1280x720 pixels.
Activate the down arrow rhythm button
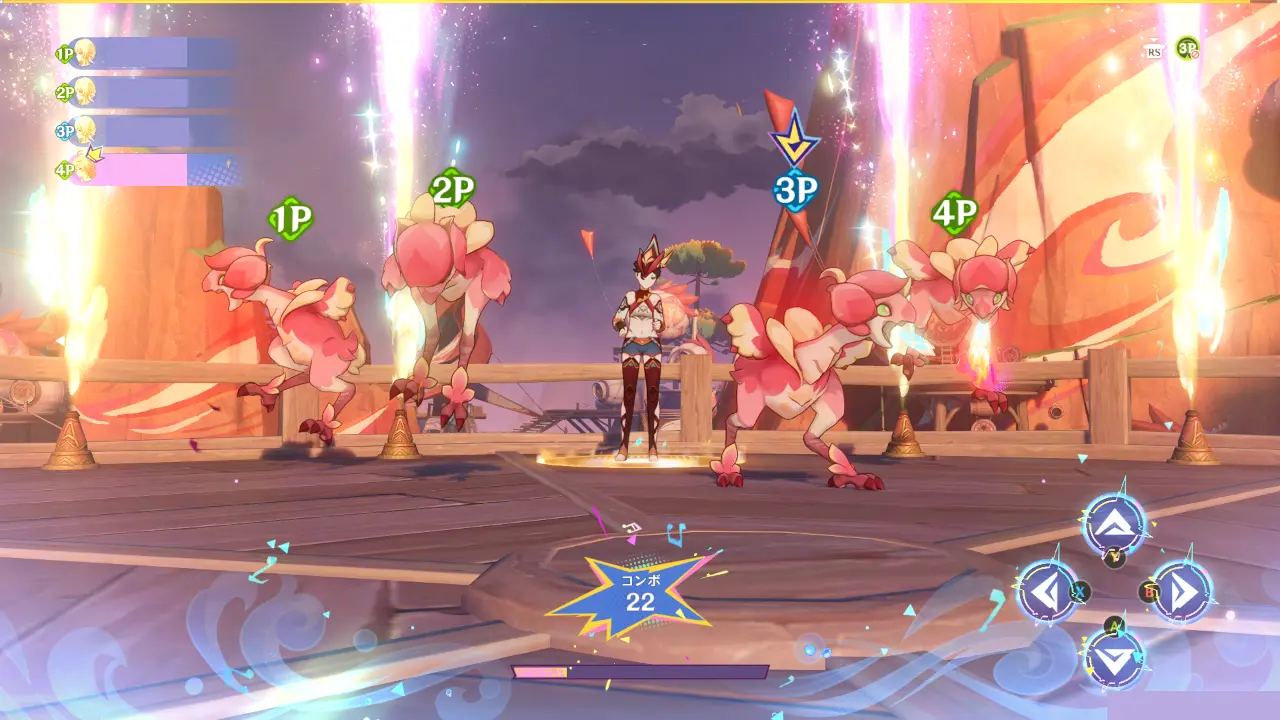click(x=1114, y=659)
